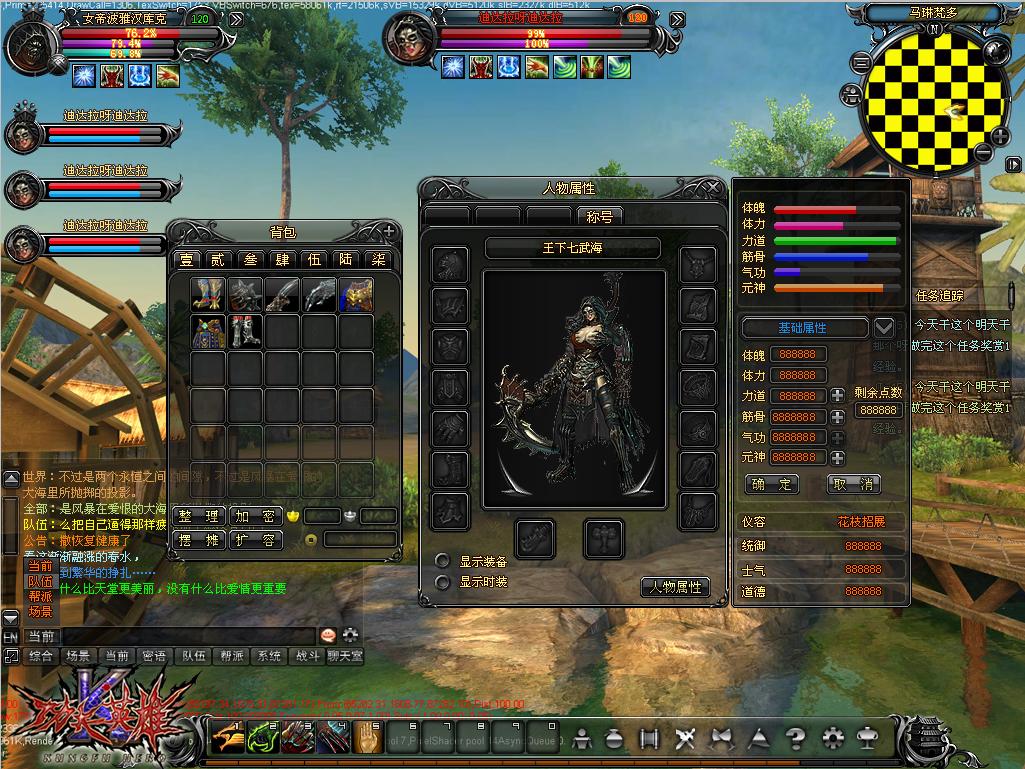Open the gear settings icon in bottom menu
The height and width of the screenshot is (769, 1025).
coord(832,739)
